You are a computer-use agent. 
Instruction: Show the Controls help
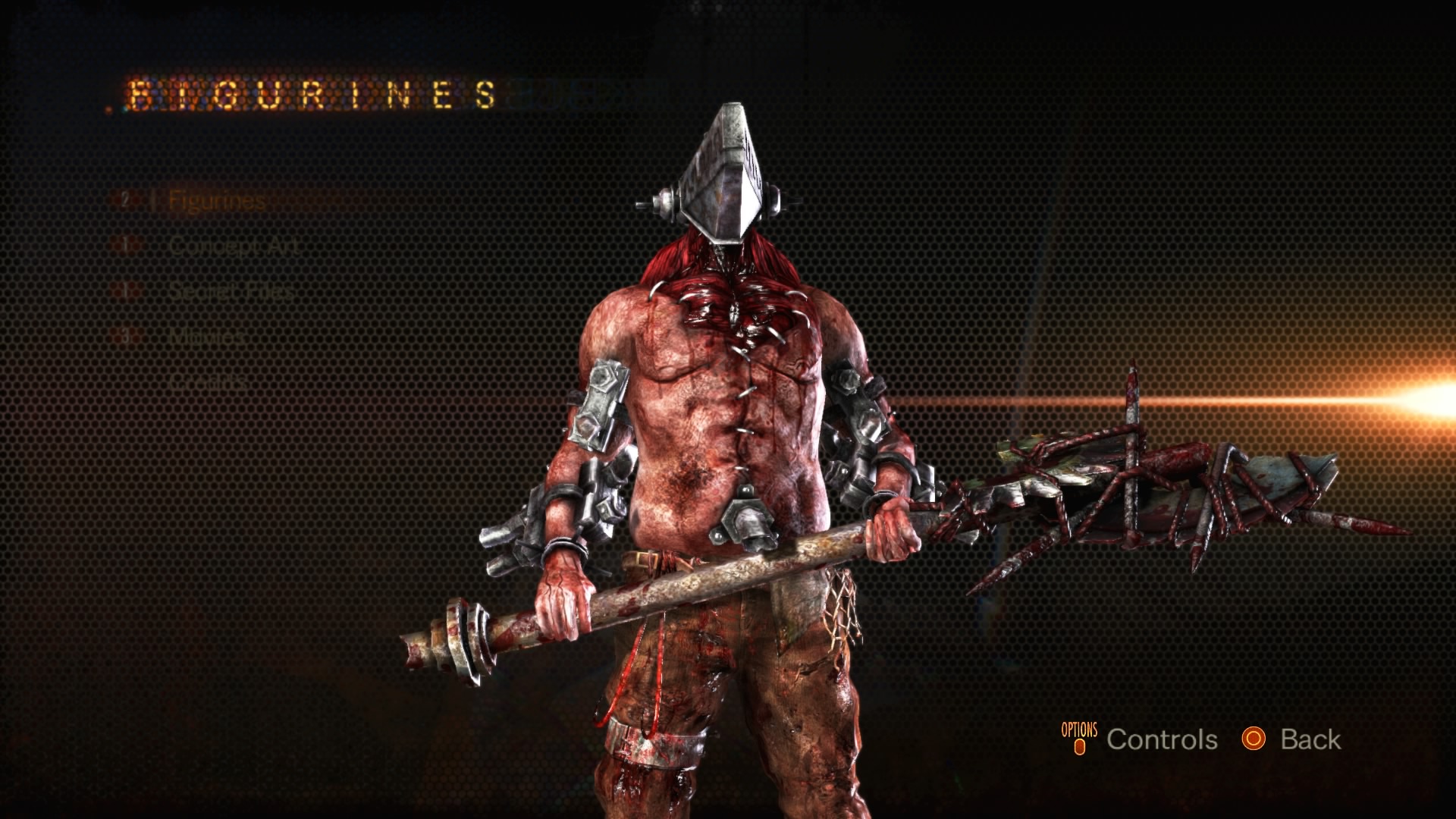coord(1161,739)
